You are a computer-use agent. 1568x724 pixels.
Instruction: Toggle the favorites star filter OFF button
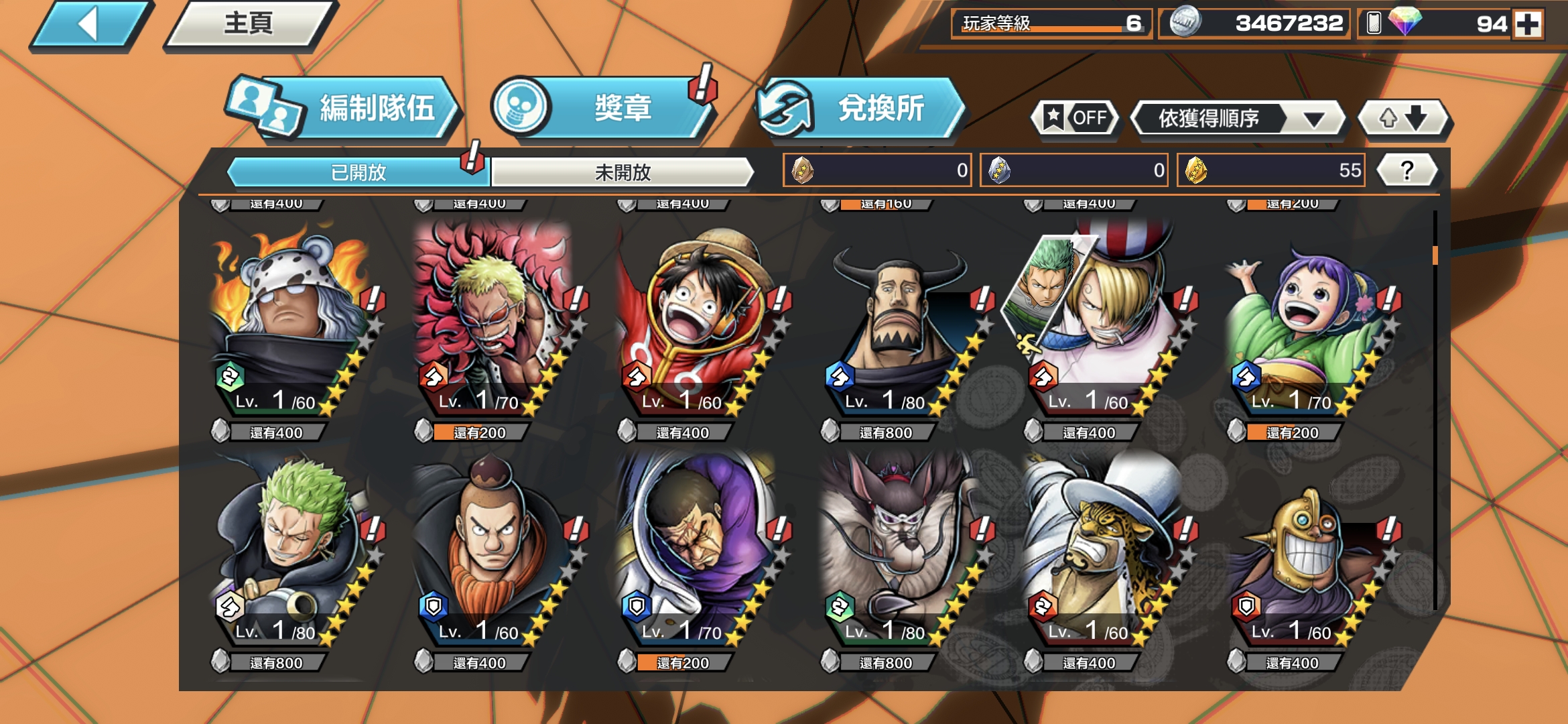click(x=1075, y=119)
